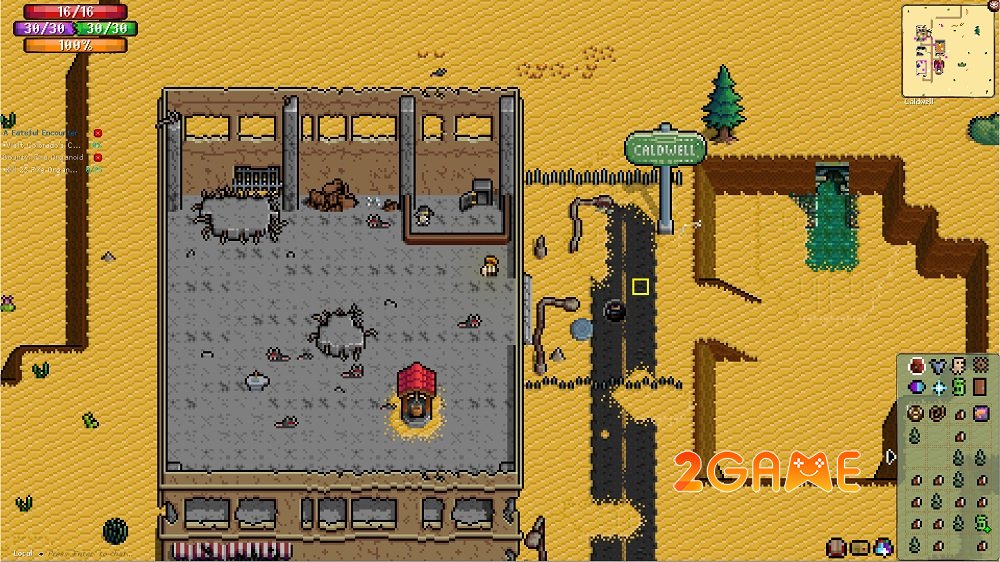1000x562 pixels.
Task: Open the treasure chest icon in bottom bar
Action: tap(860, 547)
